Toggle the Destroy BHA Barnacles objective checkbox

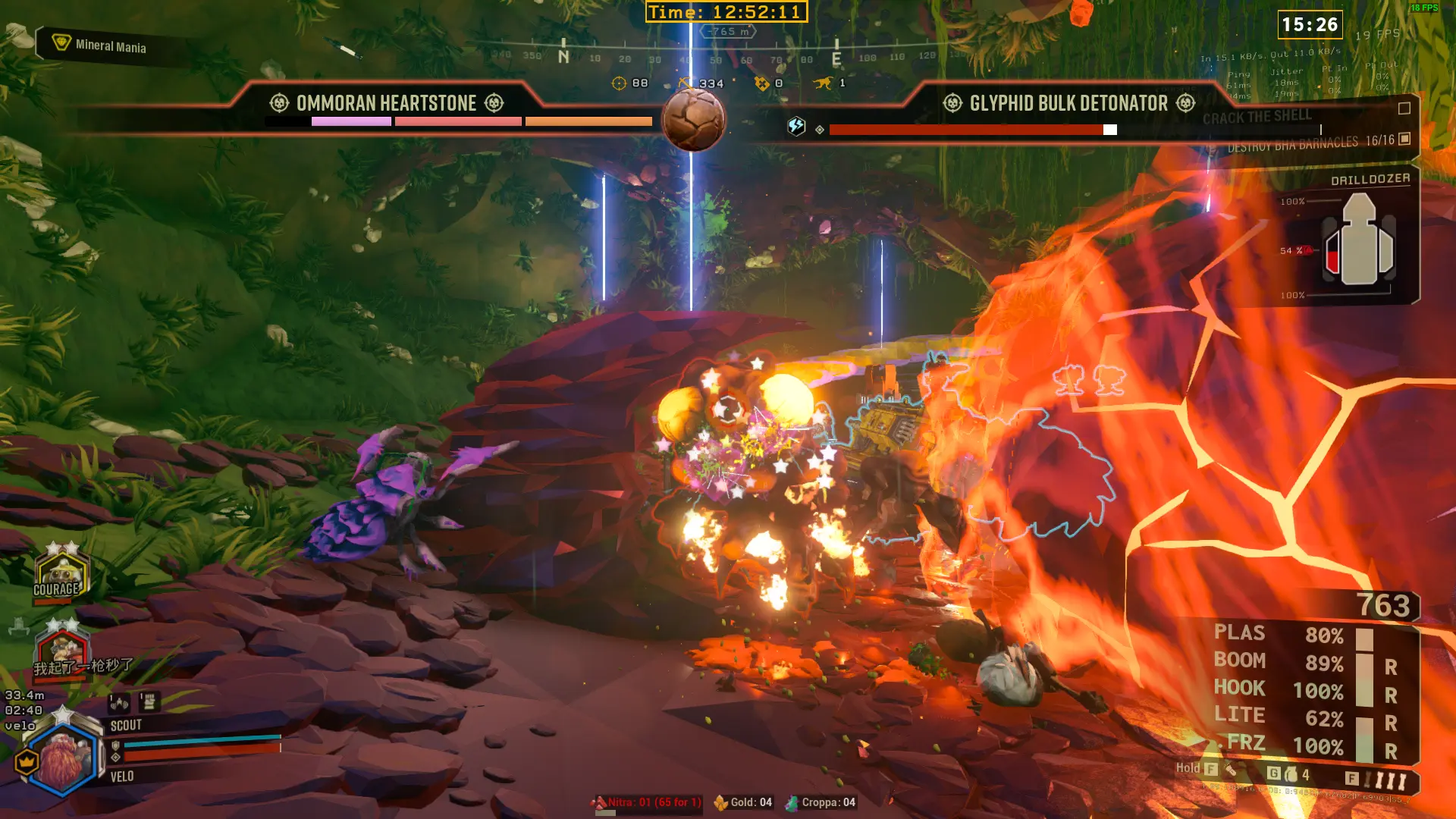1404,139
